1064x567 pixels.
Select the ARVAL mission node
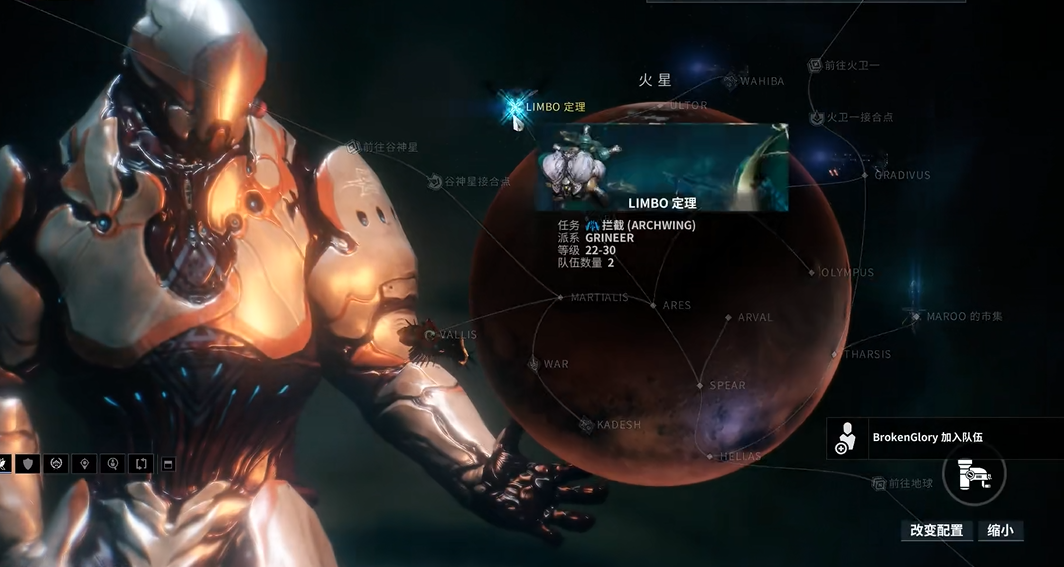click(x=729, y=318)
